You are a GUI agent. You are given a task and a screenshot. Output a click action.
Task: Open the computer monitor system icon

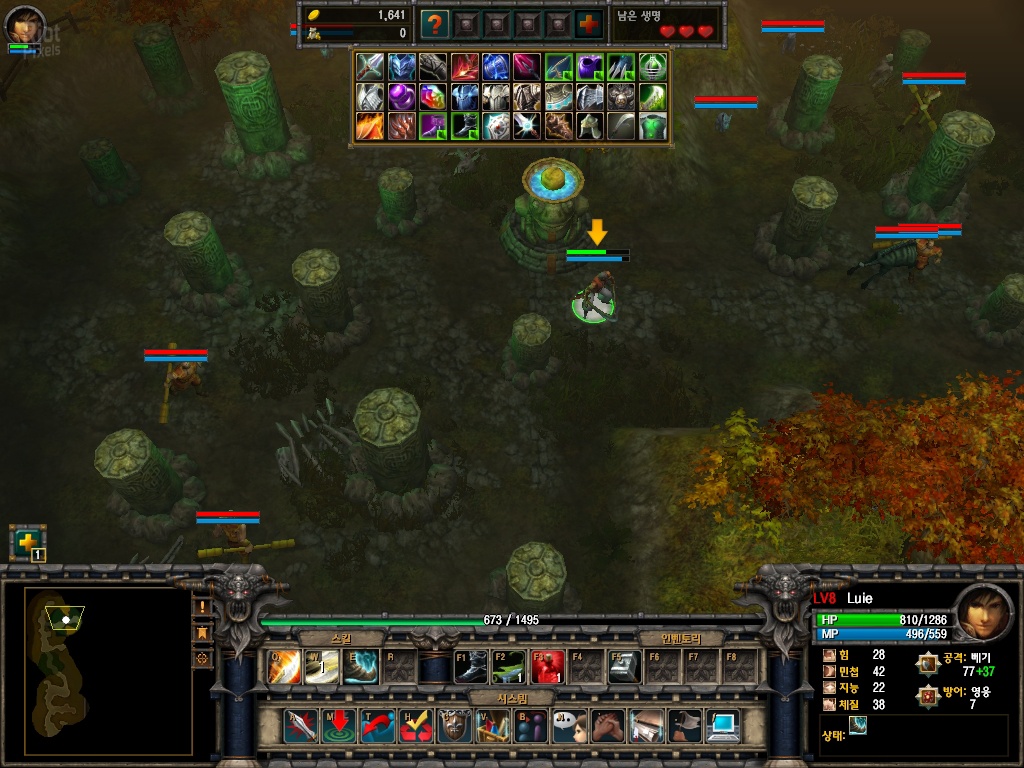coord(722,725)
